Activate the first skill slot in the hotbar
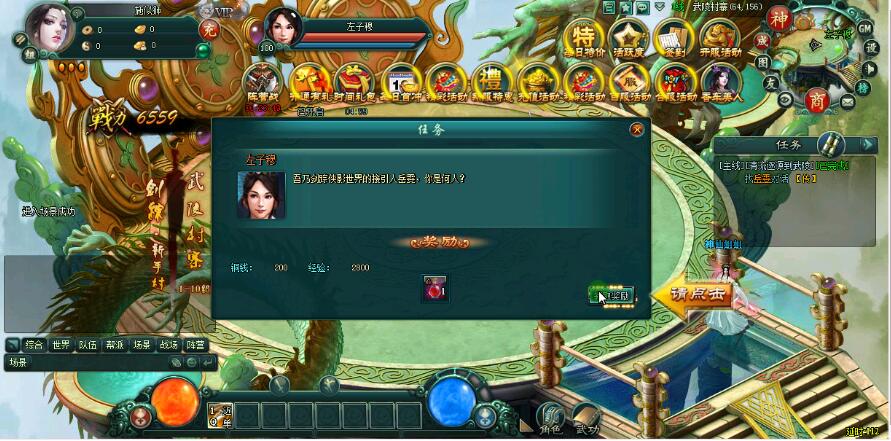 220,415
